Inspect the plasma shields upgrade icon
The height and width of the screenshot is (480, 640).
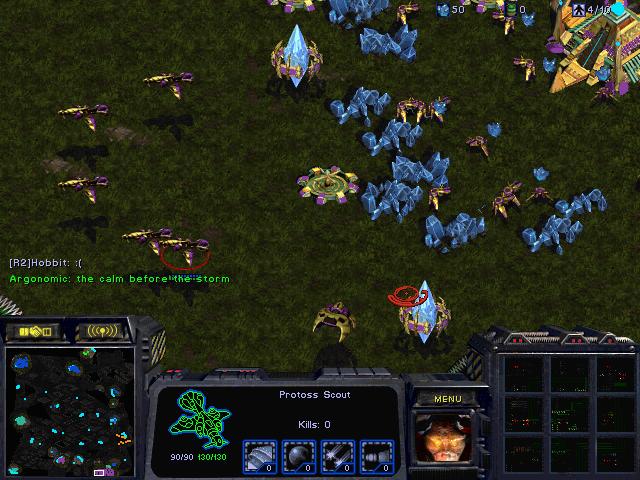[x=298, y=455]
